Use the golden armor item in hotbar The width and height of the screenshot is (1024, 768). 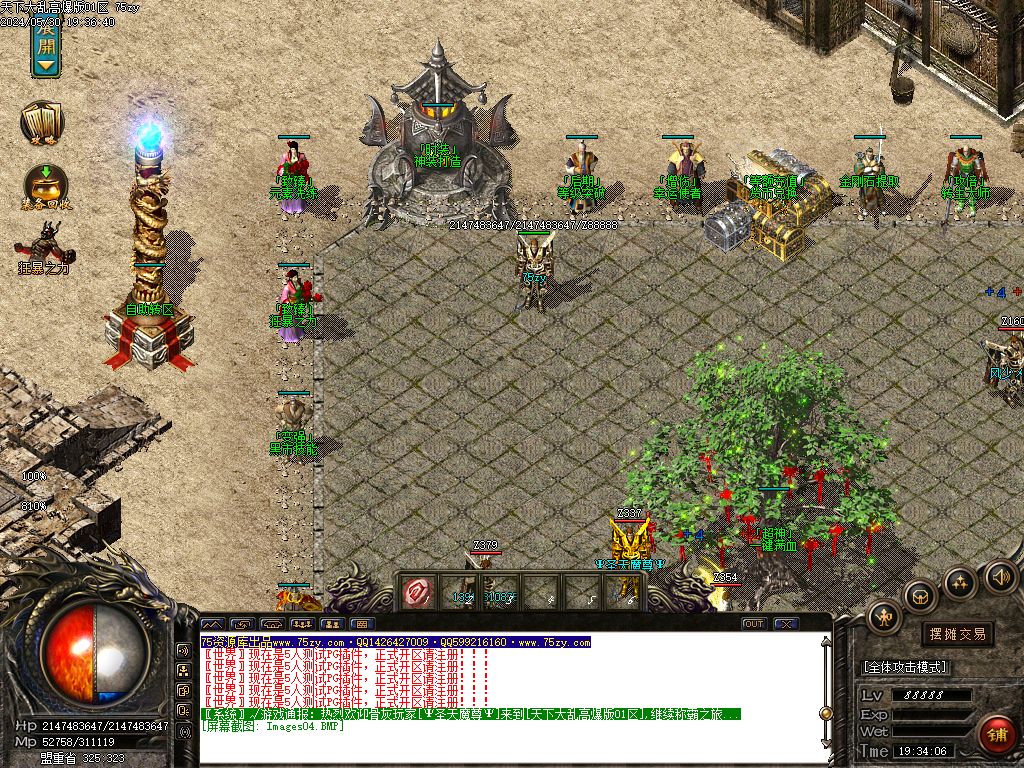627,592
